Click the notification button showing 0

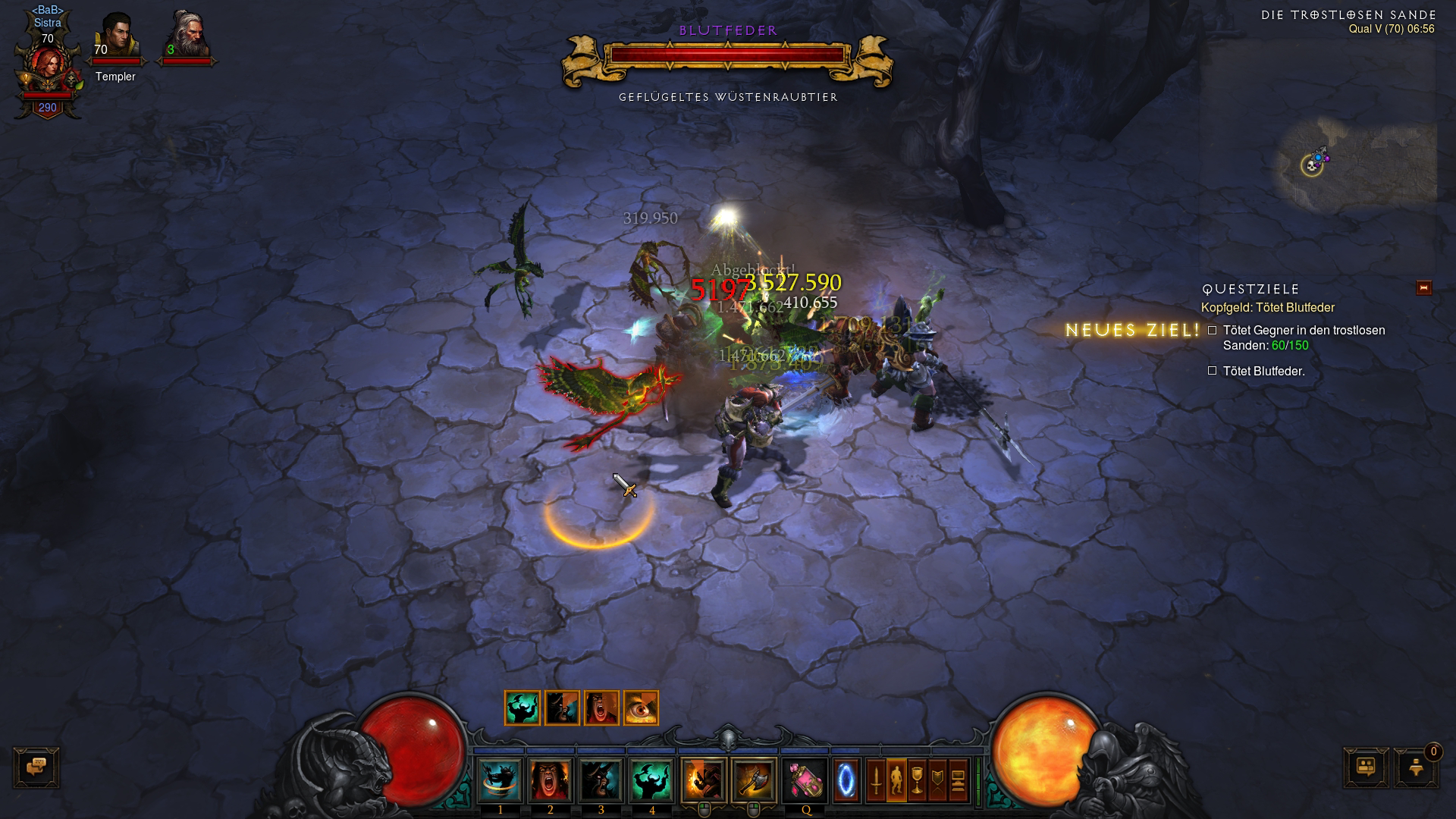pyautogui.click(x=1416, y=767)
